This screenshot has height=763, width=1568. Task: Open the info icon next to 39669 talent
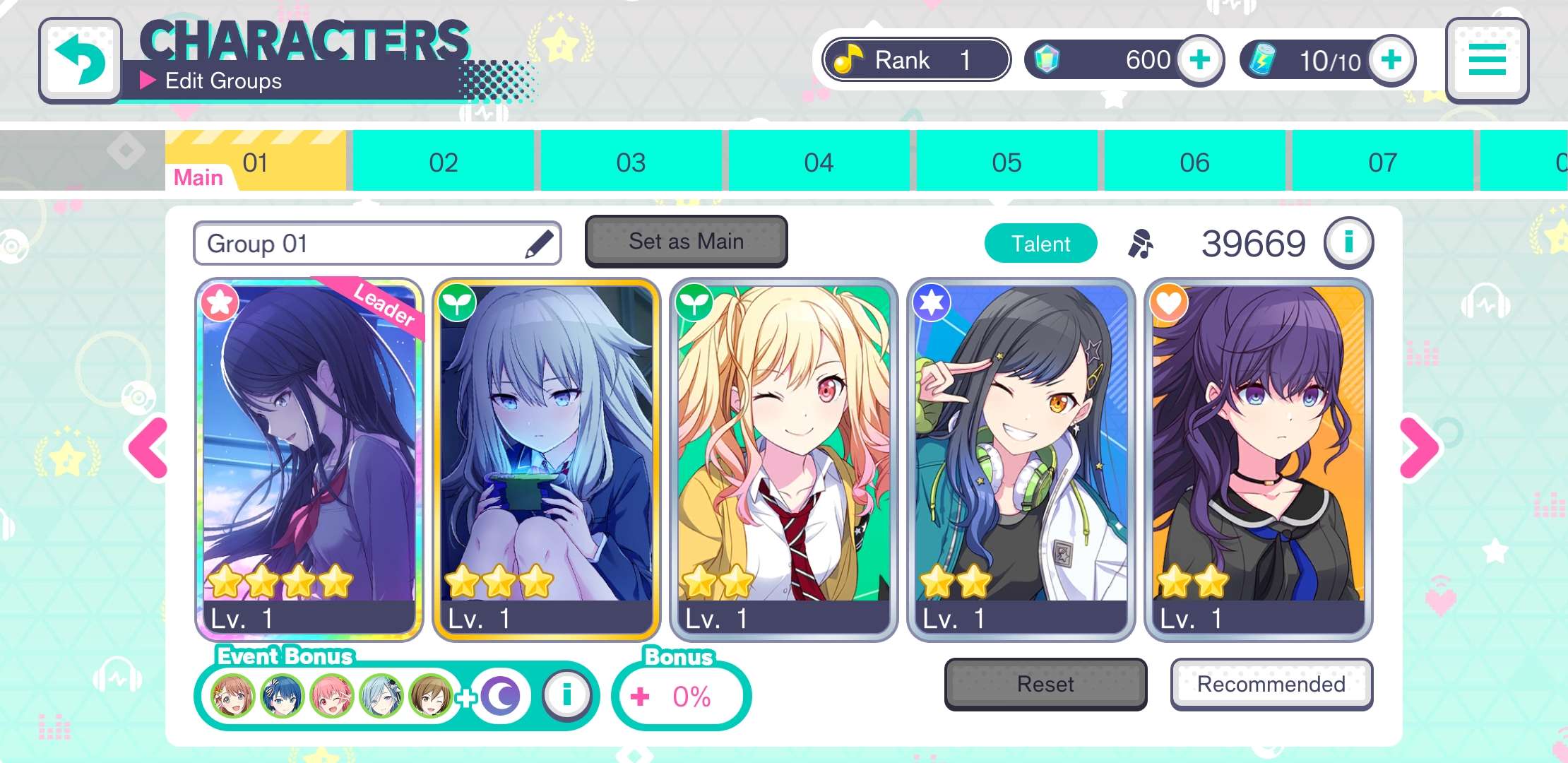click(x=1349, y=242)
